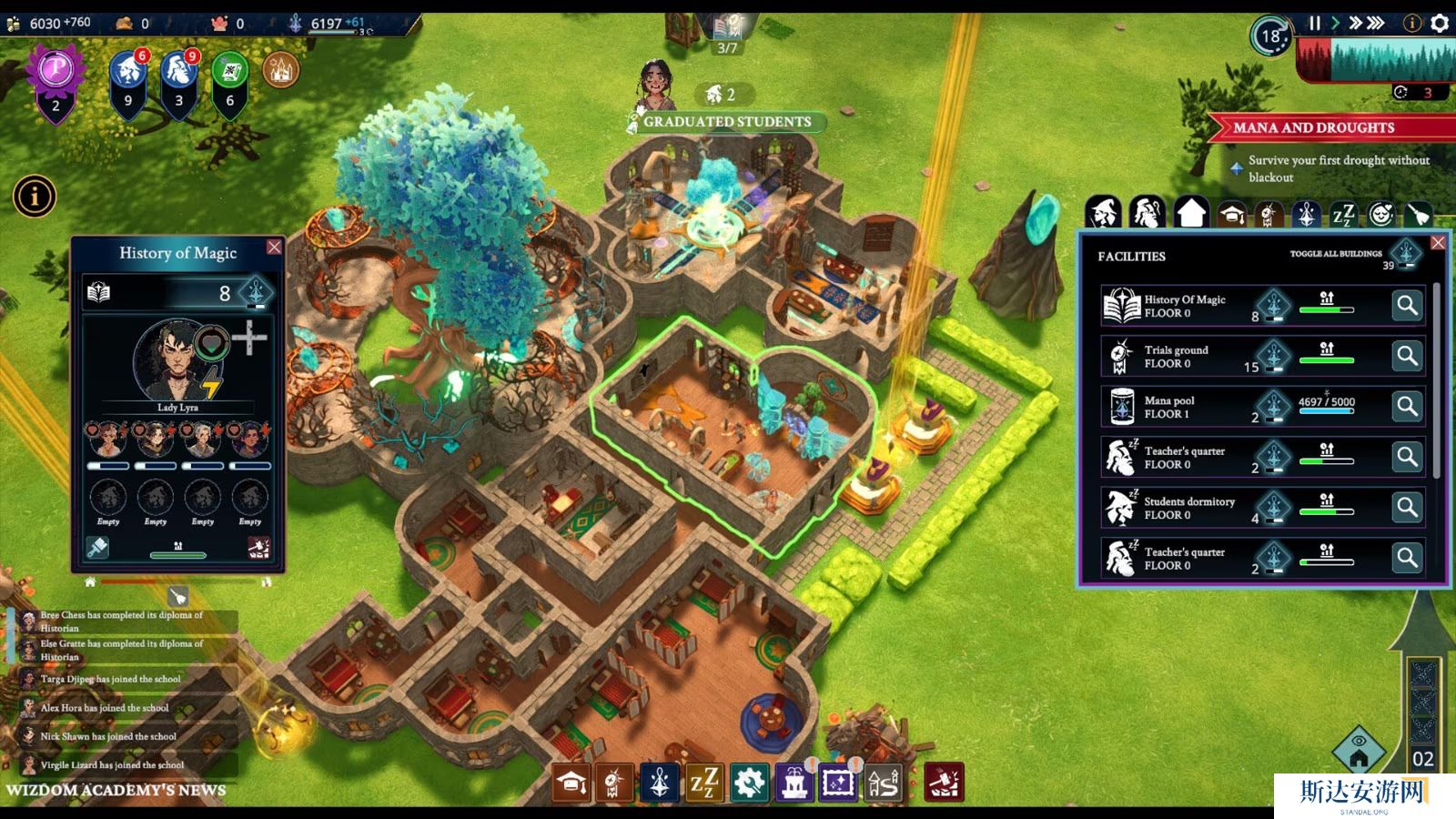Close the Facilities list panel

click(1438, 243)
